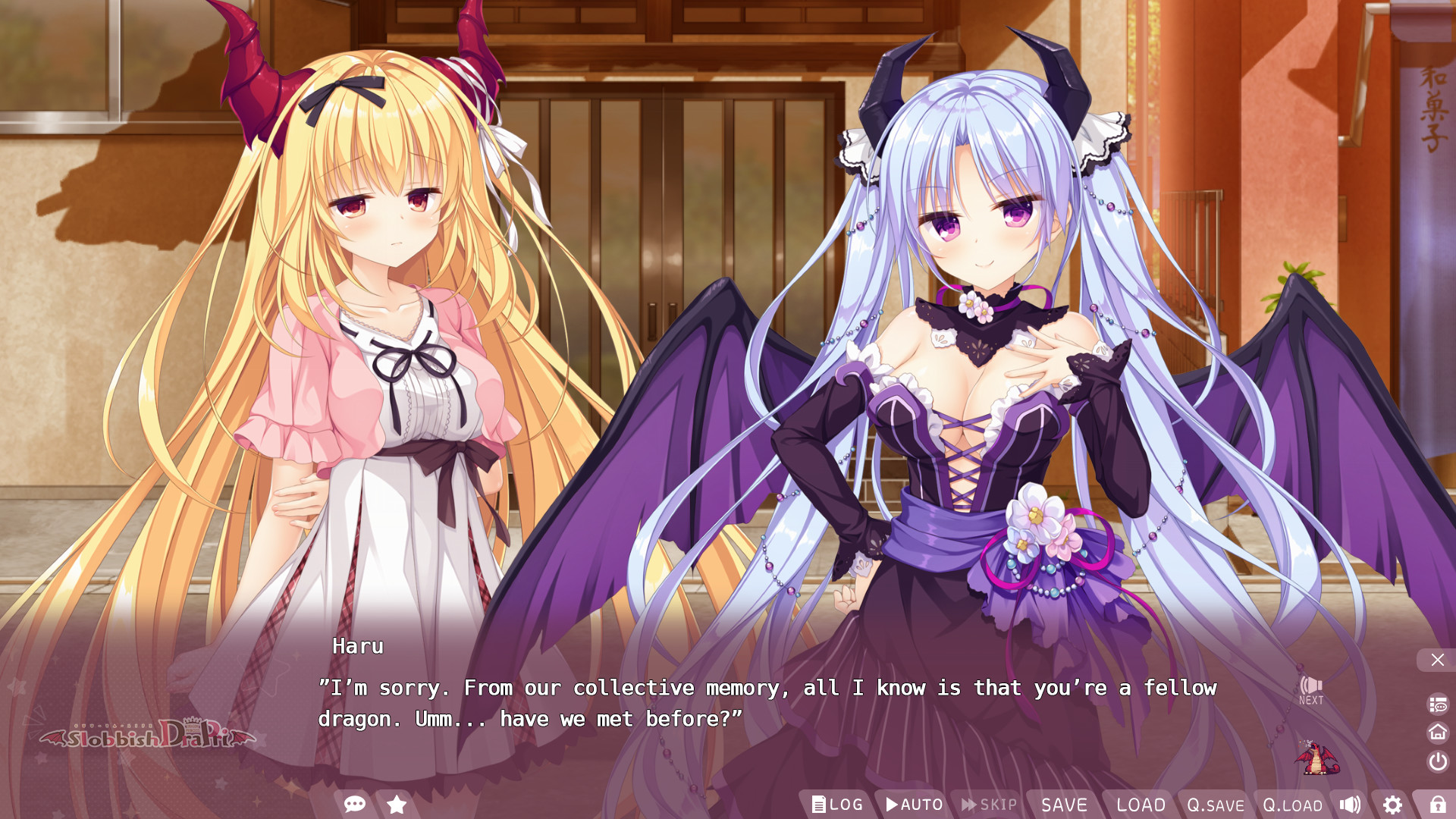Open settings with the gear icon

1393,805
